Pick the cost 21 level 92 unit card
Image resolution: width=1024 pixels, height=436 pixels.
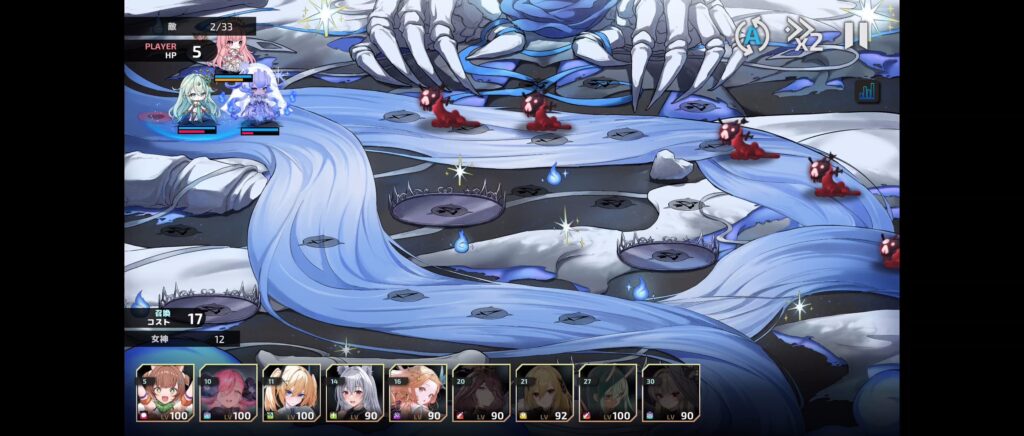click(x=544, y=392)
